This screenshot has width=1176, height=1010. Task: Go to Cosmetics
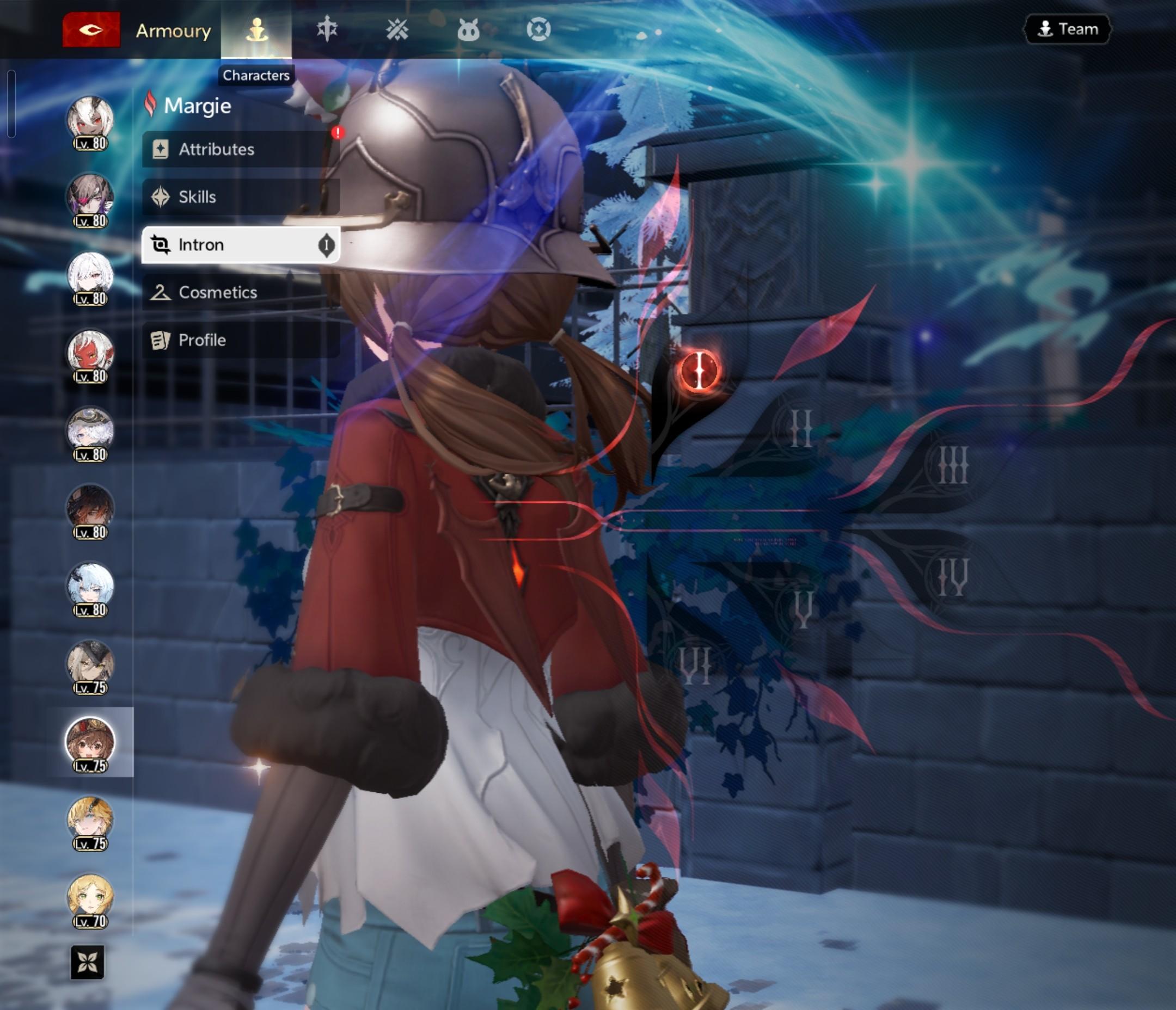[241, 292]
